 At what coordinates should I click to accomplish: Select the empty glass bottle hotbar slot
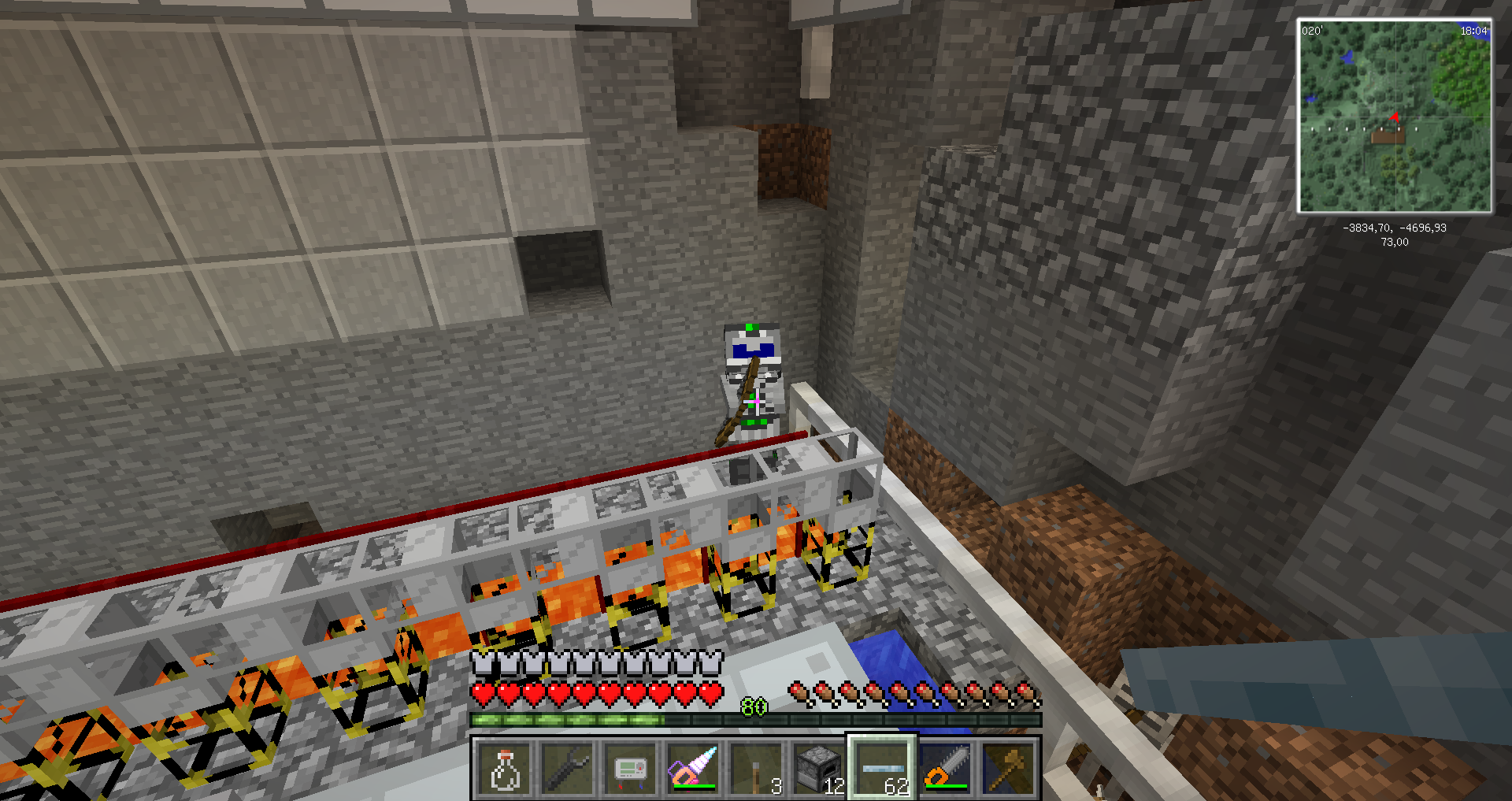504,769
